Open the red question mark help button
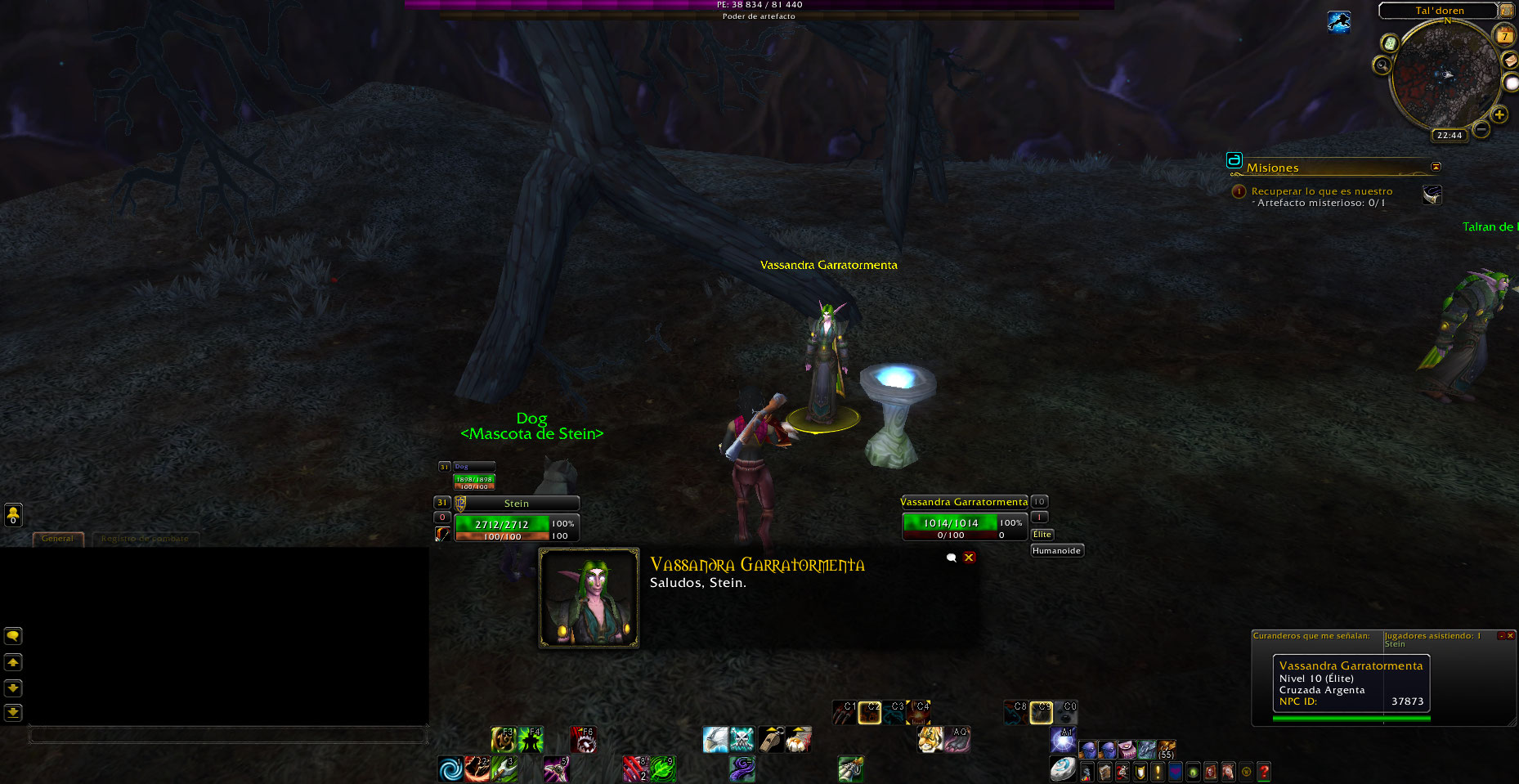The image size is (1519, 784). [1264, 771]
